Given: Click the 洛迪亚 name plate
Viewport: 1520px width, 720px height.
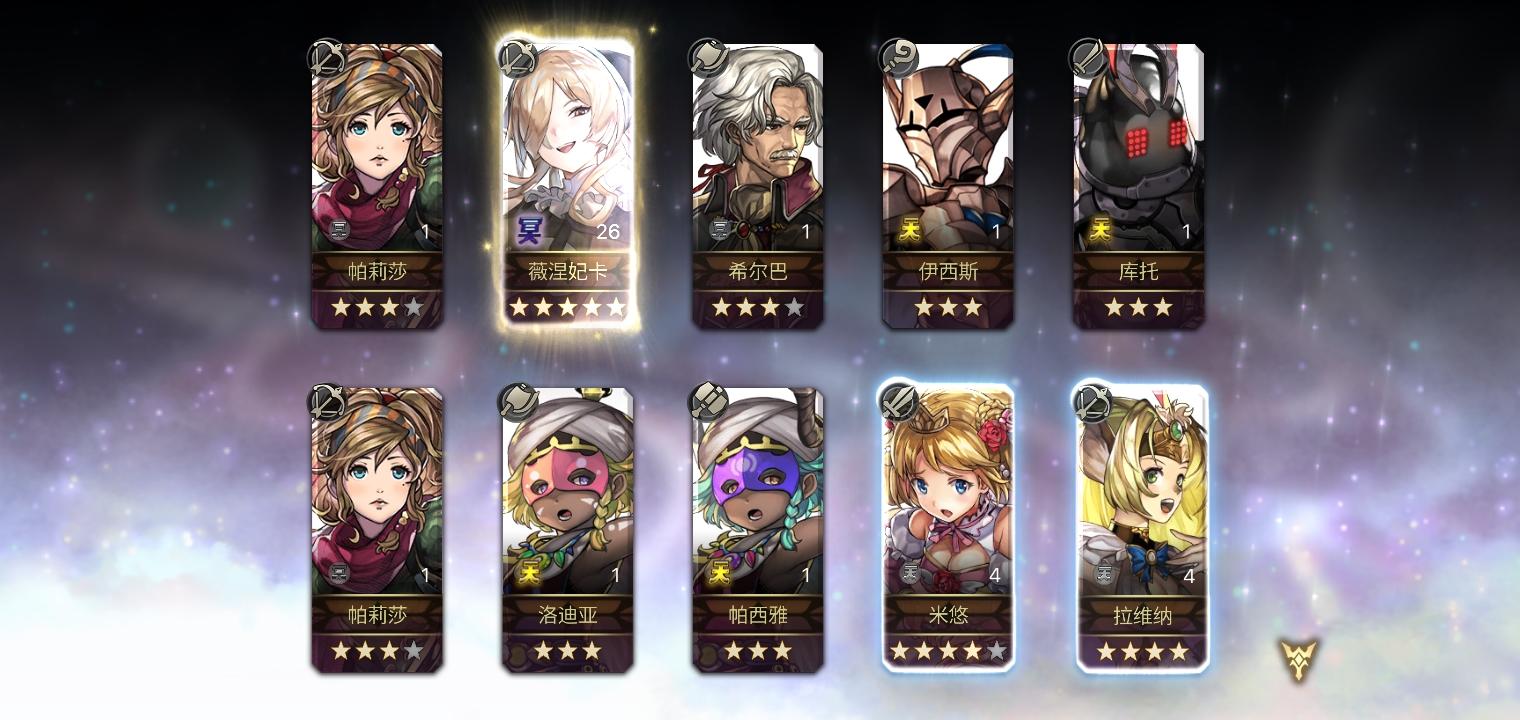Looking at the screenshot, I should click(567, 615).
